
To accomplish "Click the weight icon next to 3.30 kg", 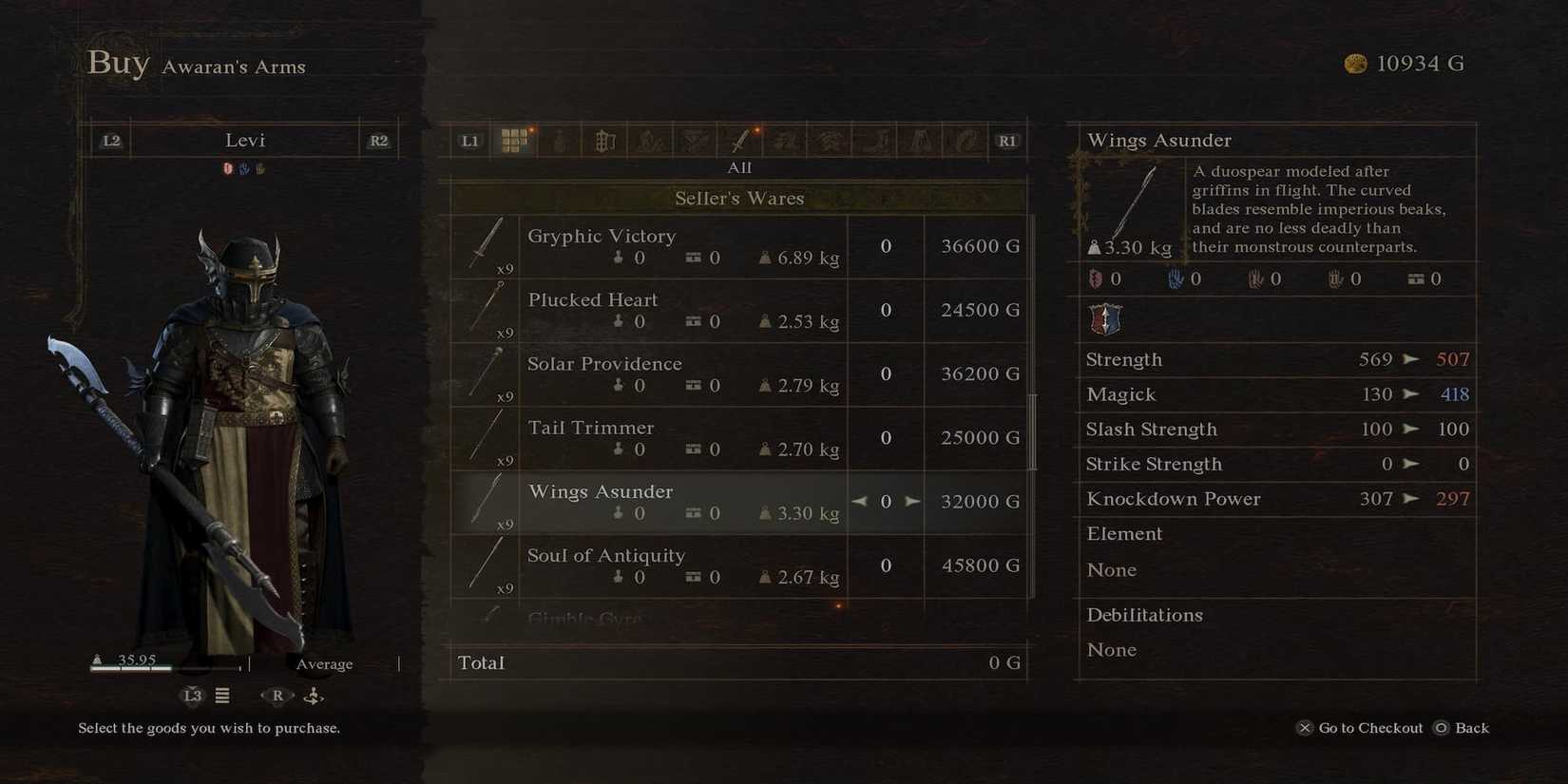I will [x=1094, y=247].
